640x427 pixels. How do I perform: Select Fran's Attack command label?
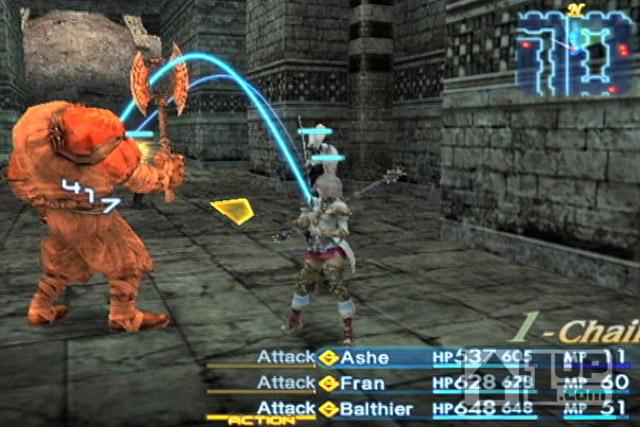(x=286, y=382)
